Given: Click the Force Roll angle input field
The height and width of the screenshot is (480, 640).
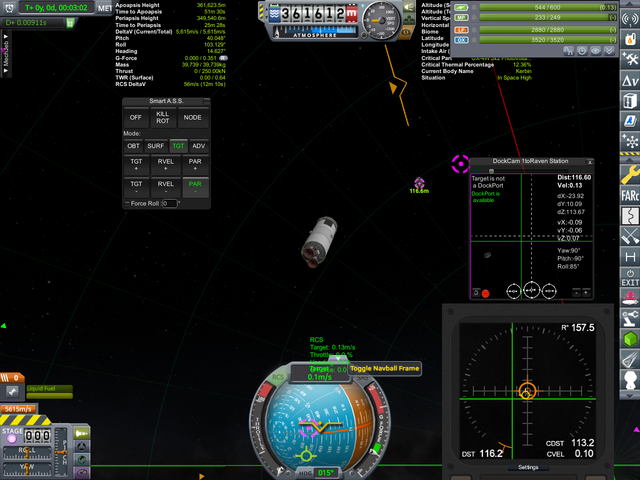Looking at the screenshot, I should (x=169, y=204).
